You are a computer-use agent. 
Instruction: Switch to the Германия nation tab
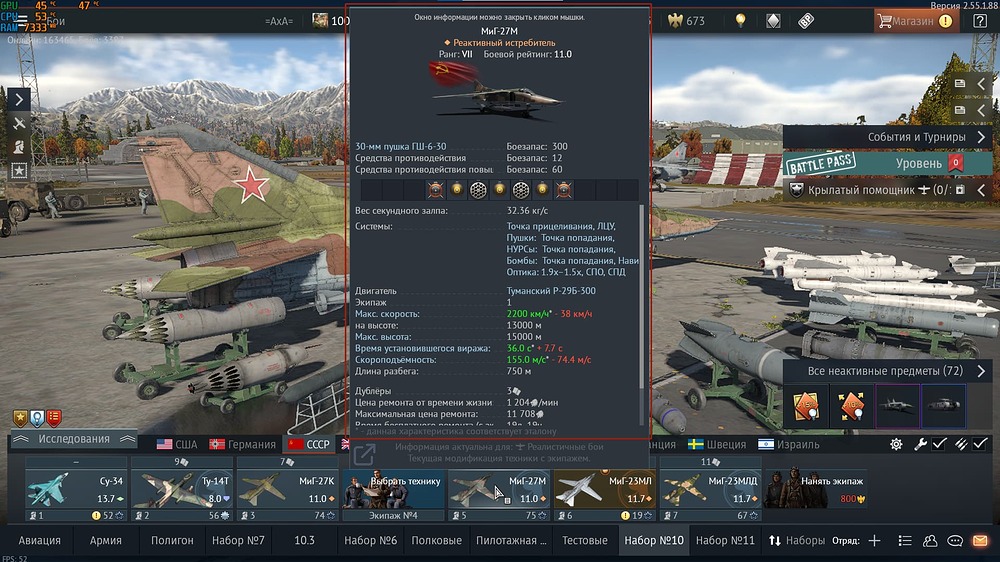242,445
